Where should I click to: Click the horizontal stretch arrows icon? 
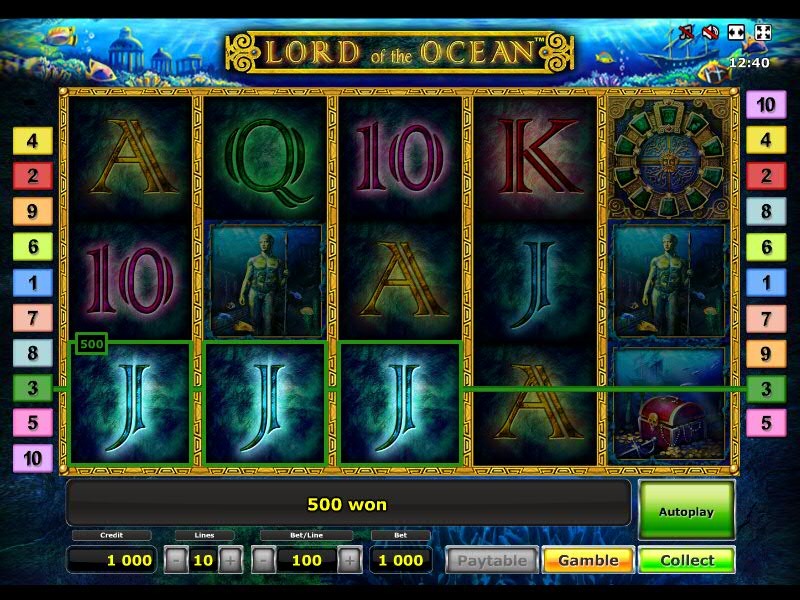pyautogui.click(x=736, y=33)
